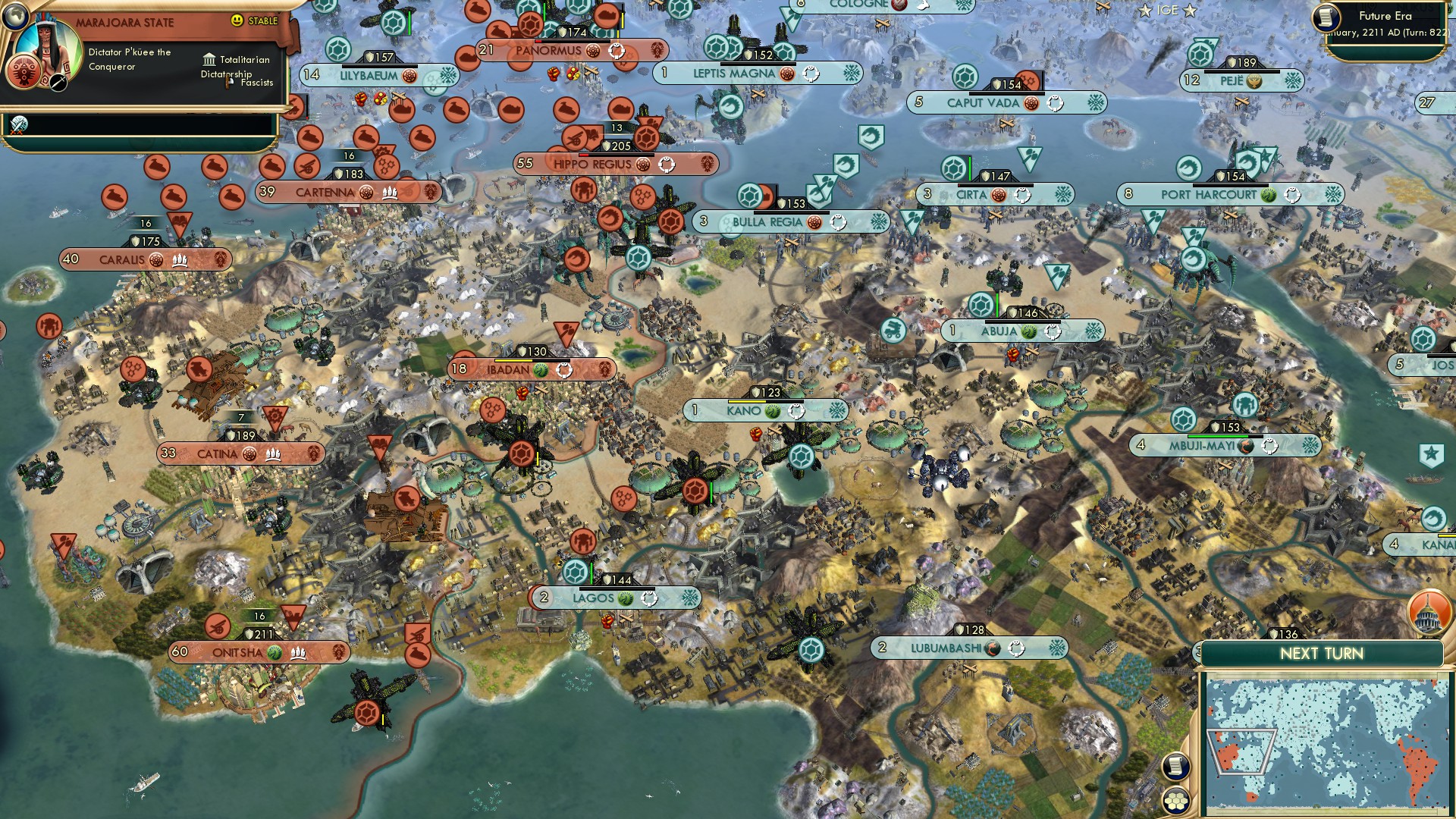Click the flame resistance icon on Caralis banner
This screenshot has height=819, width=1456.
(155, 259)
